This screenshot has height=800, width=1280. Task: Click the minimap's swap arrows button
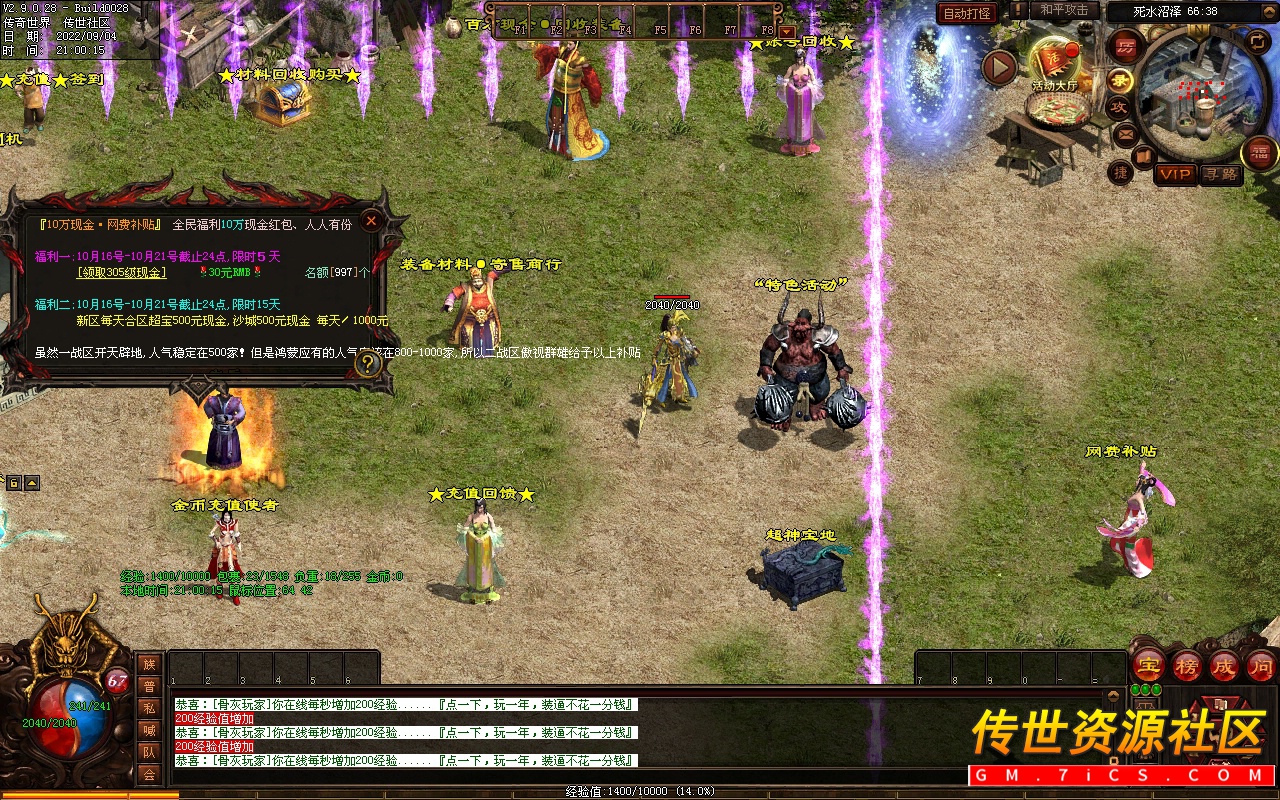(x=1259, y=41)
